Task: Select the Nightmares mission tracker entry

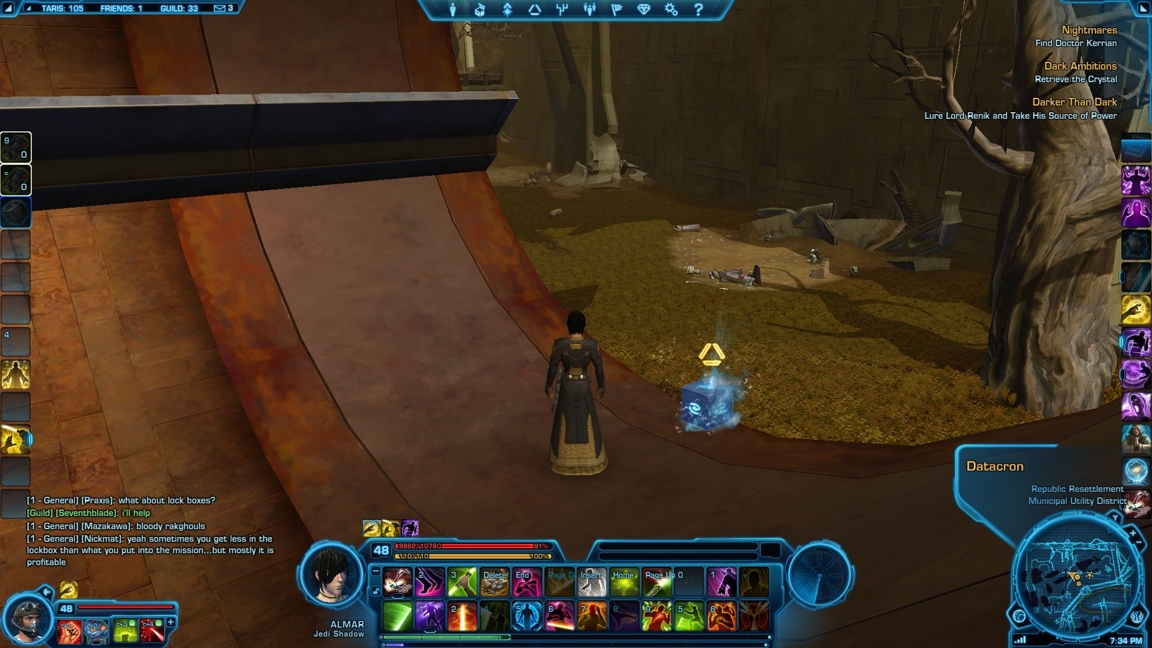Action: click(x=1089, y=30)
